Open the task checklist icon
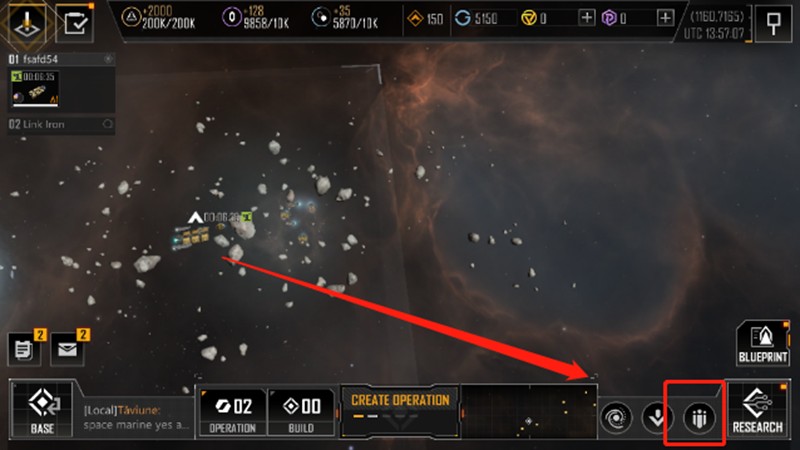The width and height of the screenshot is (800, 450). (x=72, y=21)
